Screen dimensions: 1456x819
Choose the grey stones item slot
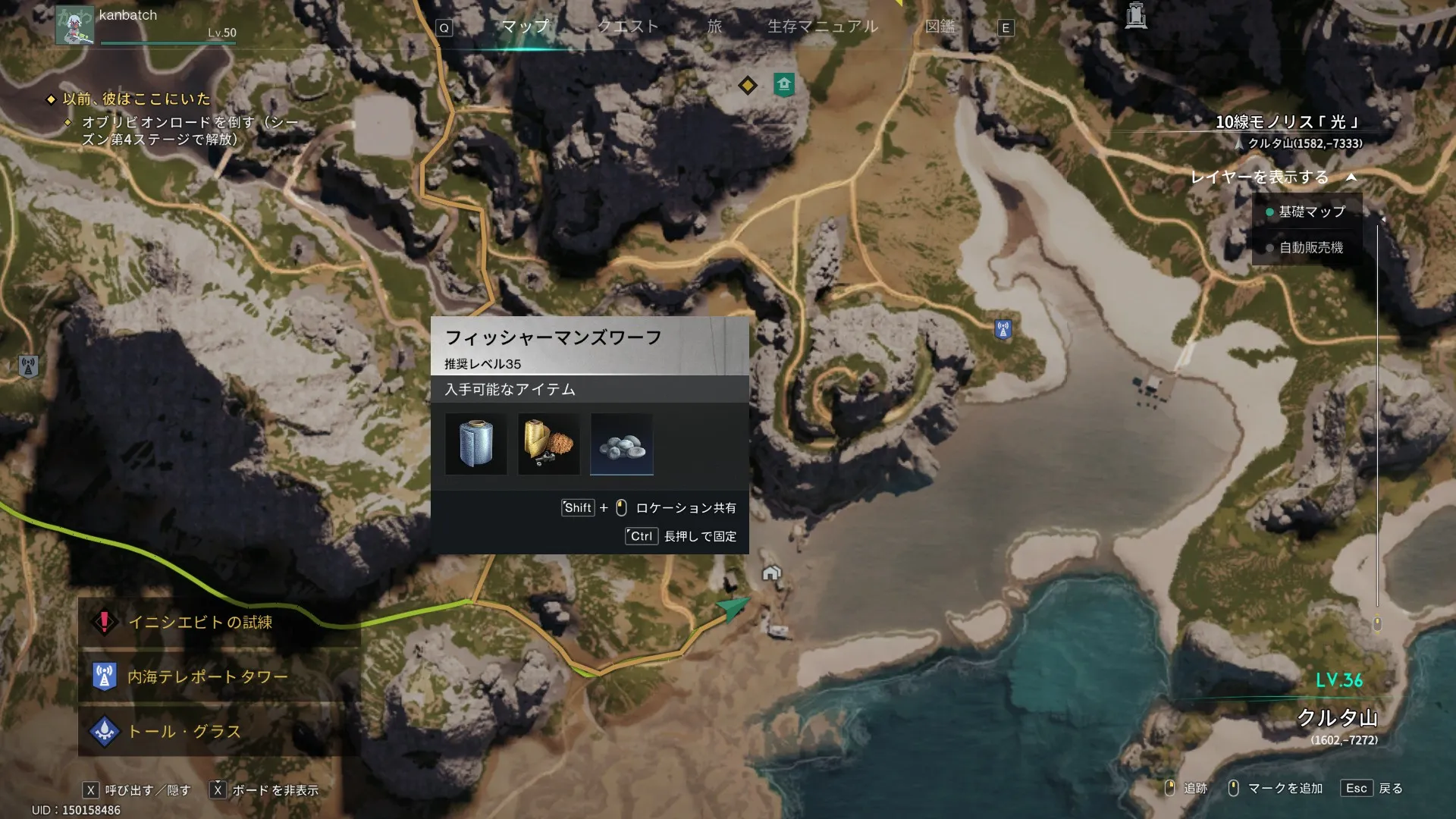(621, 444)
